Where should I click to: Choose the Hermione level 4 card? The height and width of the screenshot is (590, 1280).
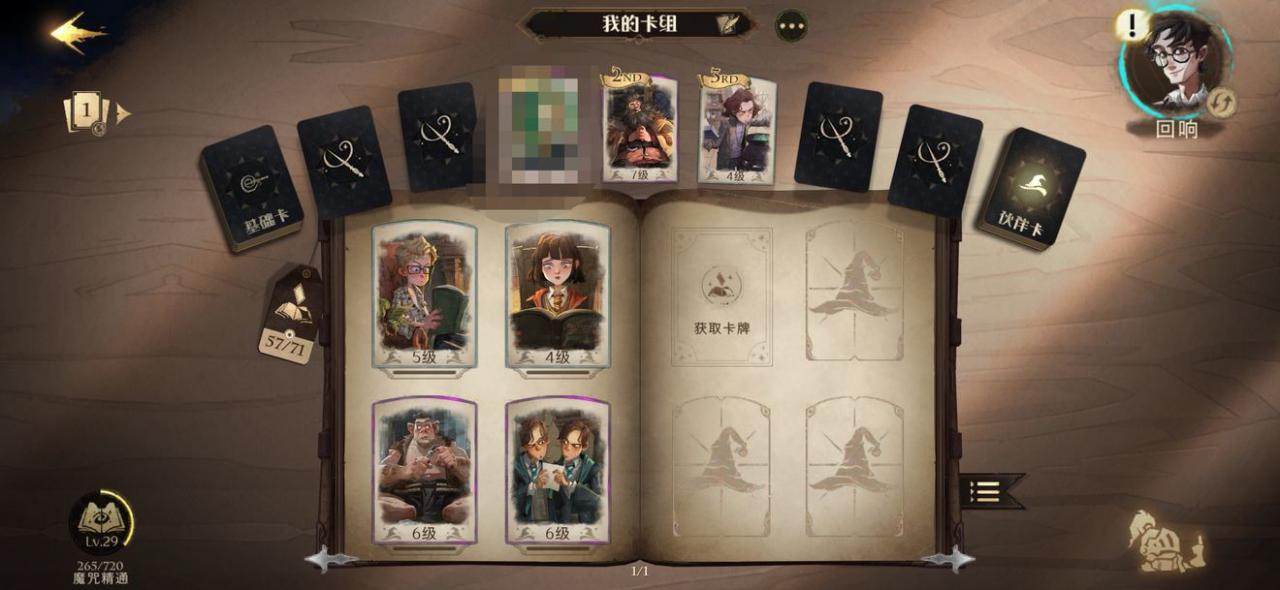pyautogui.click(x=557, y=296)
